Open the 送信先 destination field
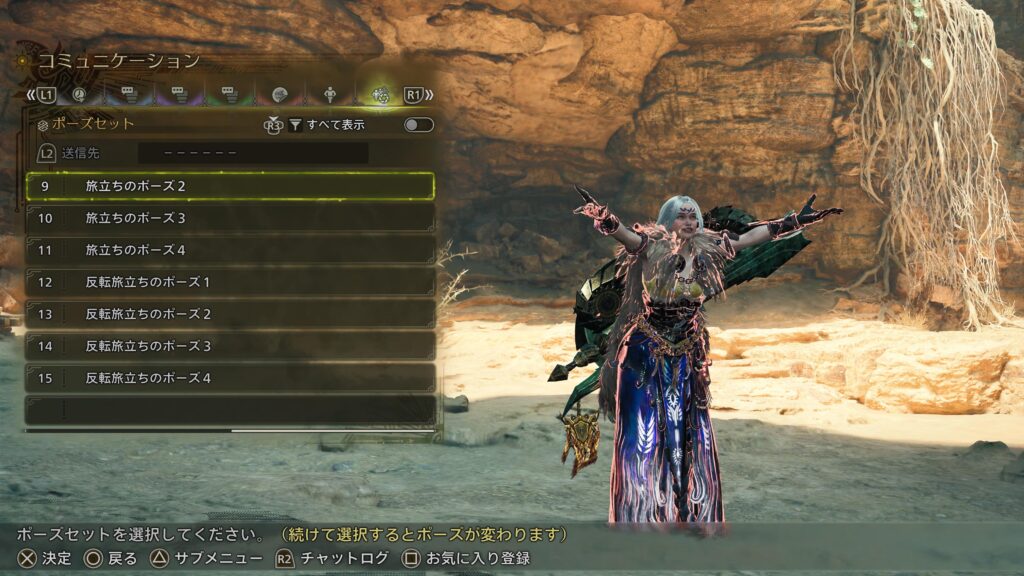Screen dimensions: 1024x576 point(252,154)
